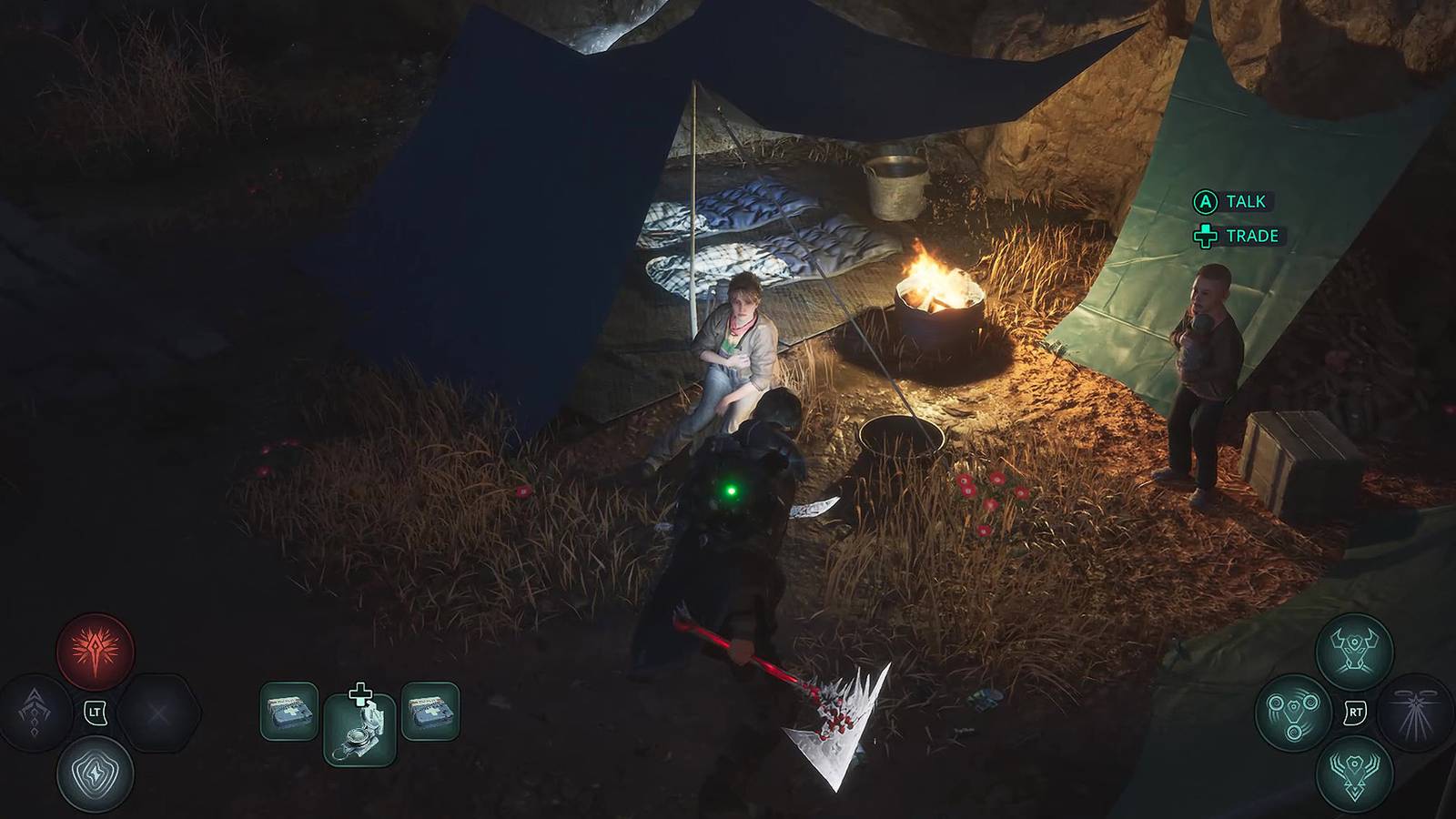This screenshot has height=819, width=1456.
Task: Select the dimmed stacked chevron ability
Action: (x=36, y=713)
